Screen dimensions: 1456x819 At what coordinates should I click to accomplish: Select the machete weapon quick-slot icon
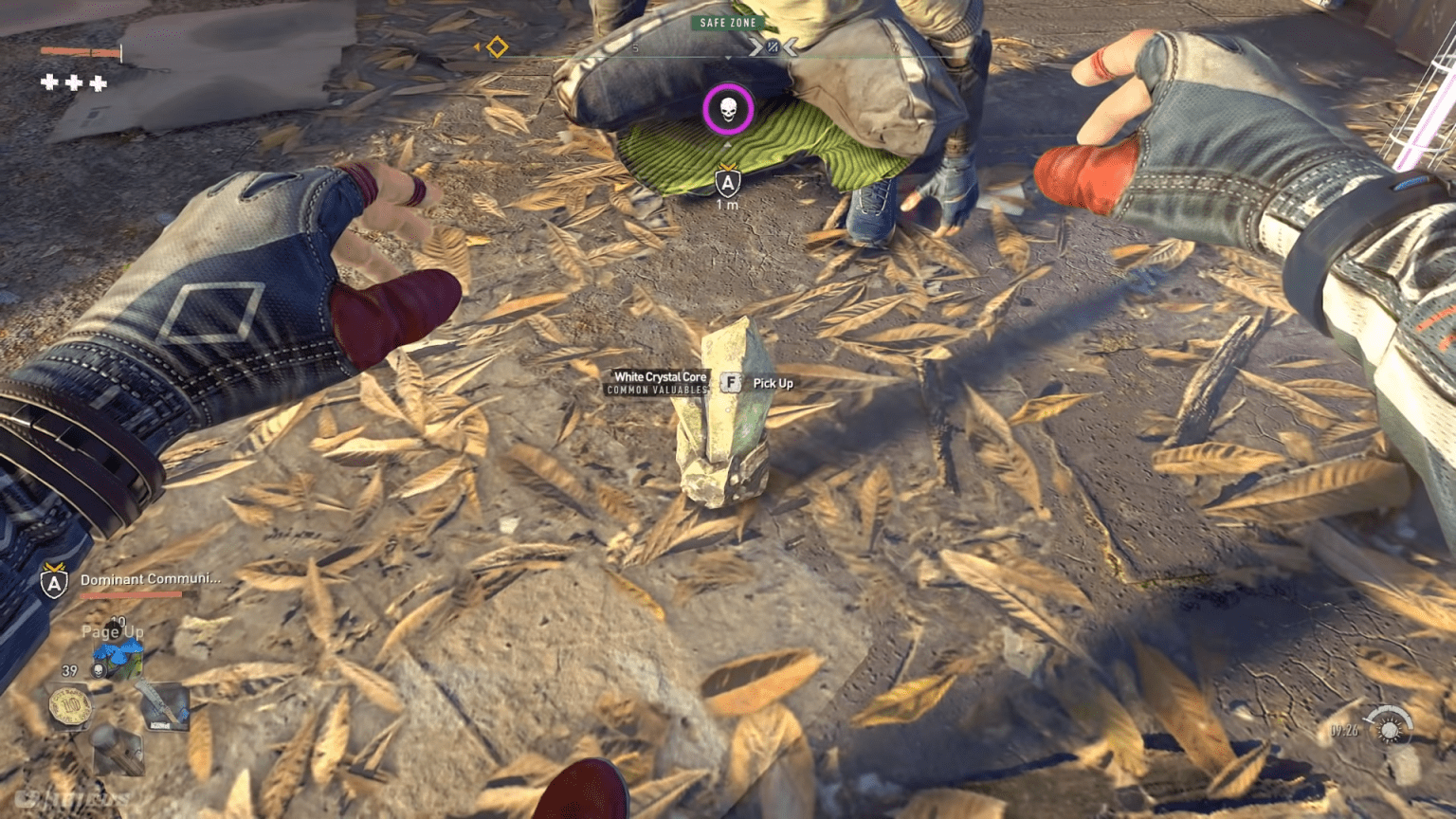[x=163, y=706]
